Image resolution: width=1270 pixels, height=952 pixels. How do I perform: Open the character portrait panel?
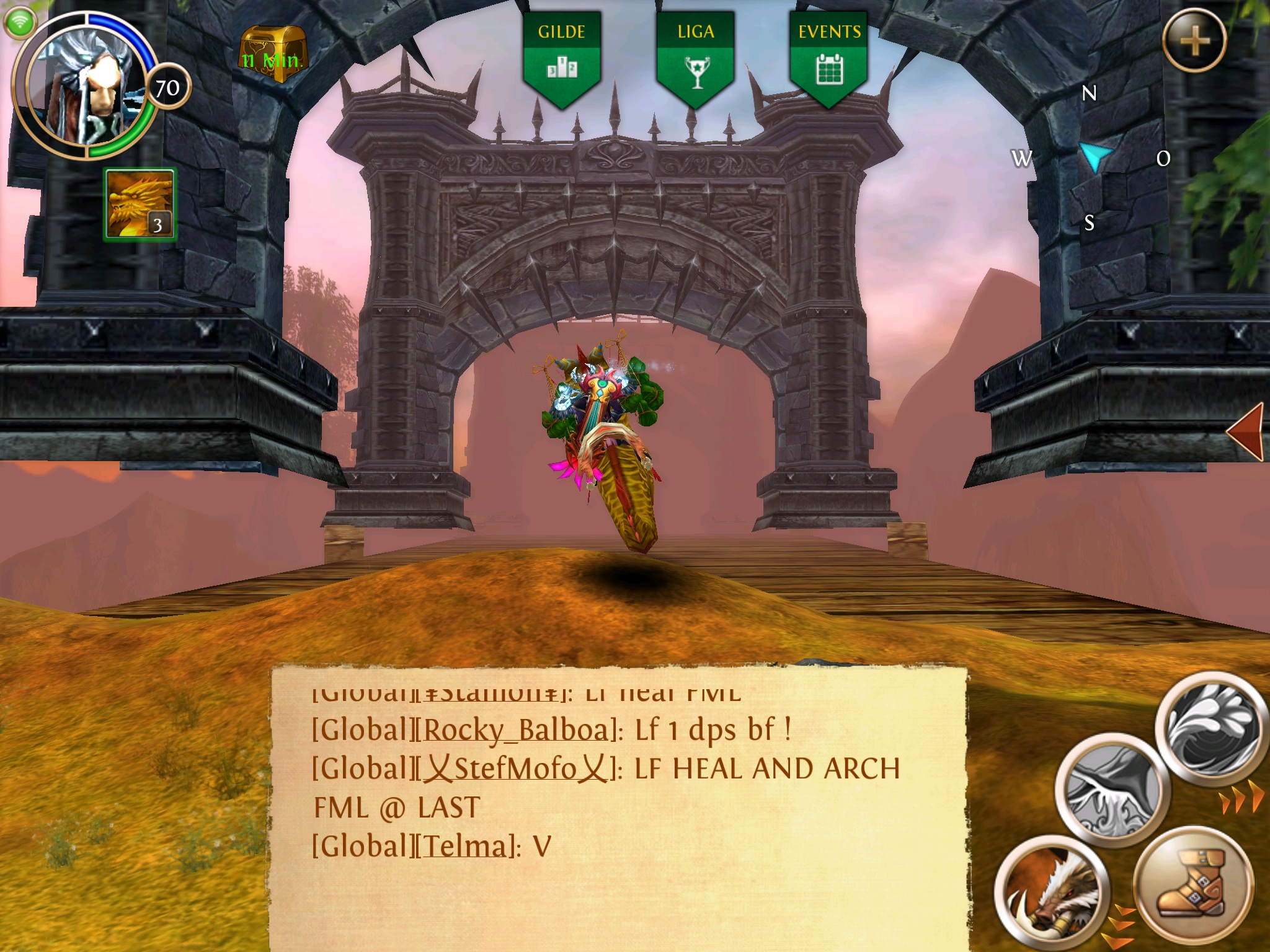click(x=84, y=85)
